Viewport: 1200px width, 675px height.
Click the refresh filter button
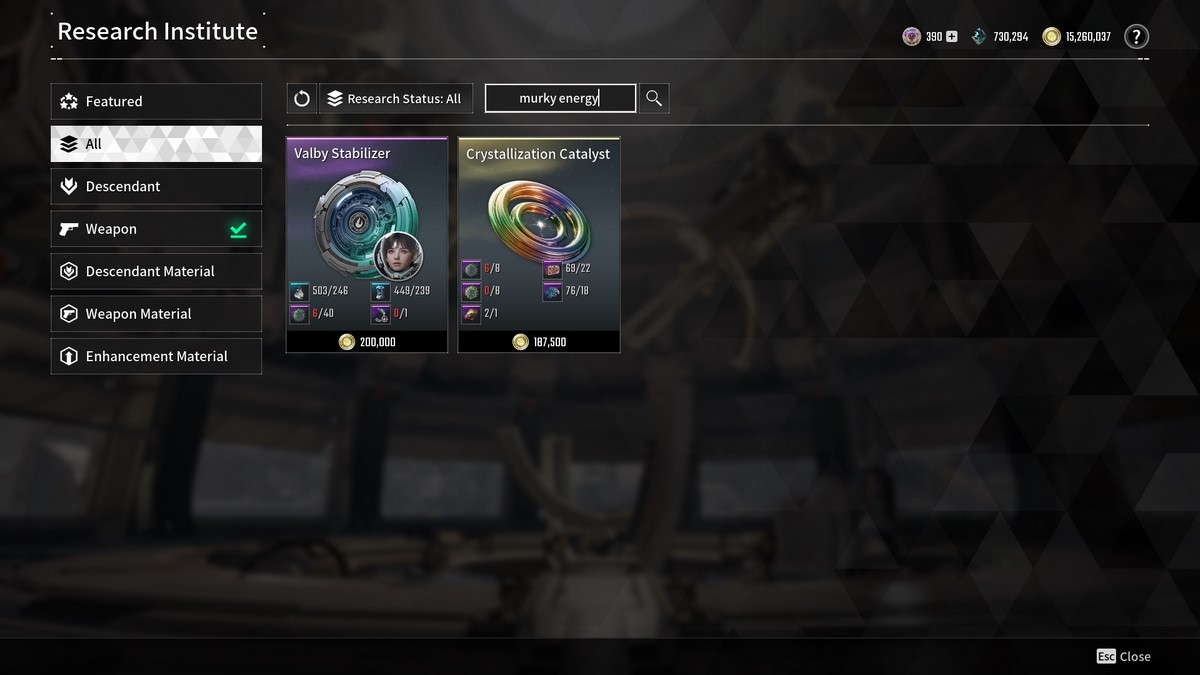[x=302, y=98]
